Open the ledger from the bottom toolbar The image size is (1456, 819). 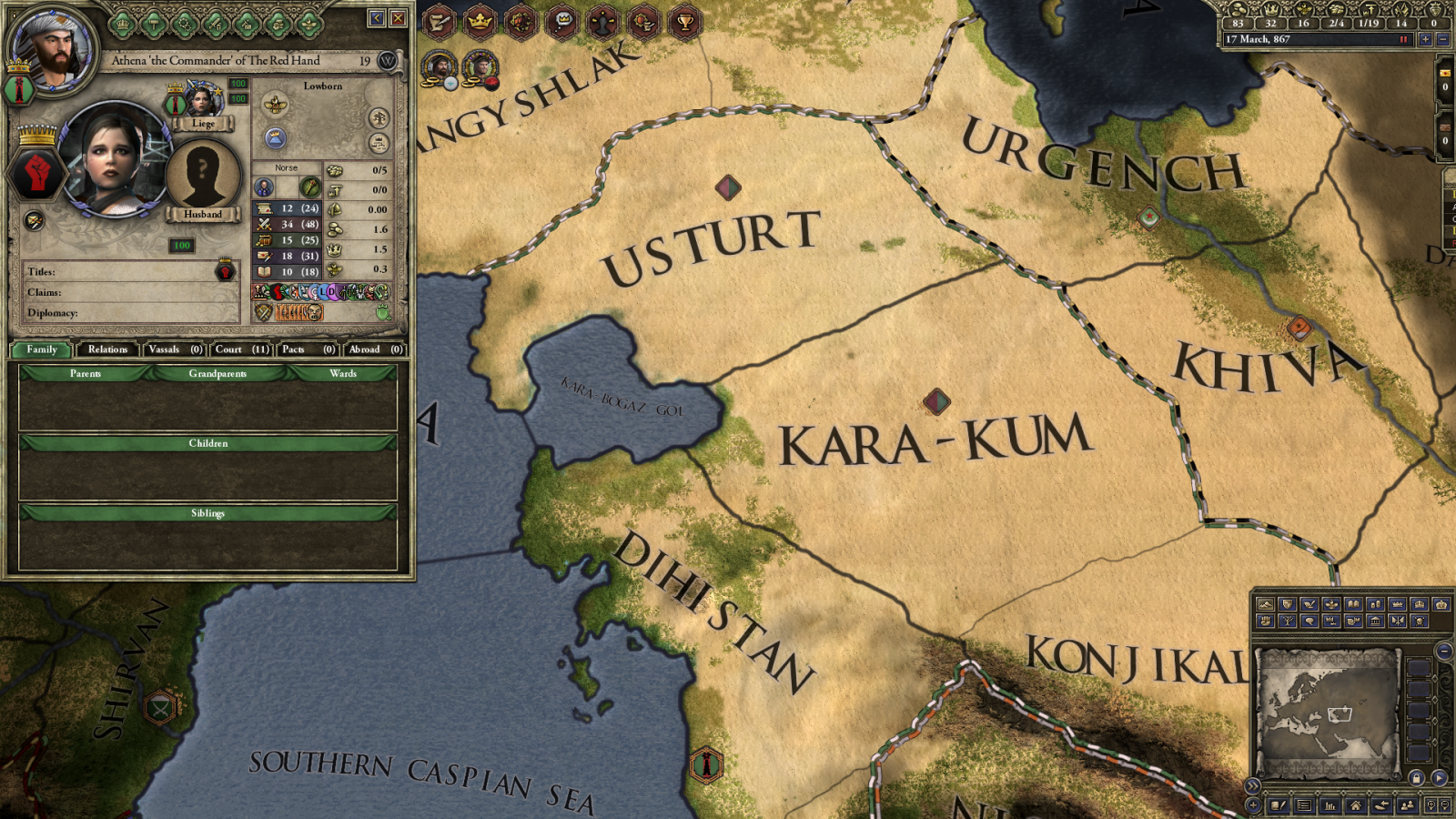pyautogui.click(x=1303, y=804)
